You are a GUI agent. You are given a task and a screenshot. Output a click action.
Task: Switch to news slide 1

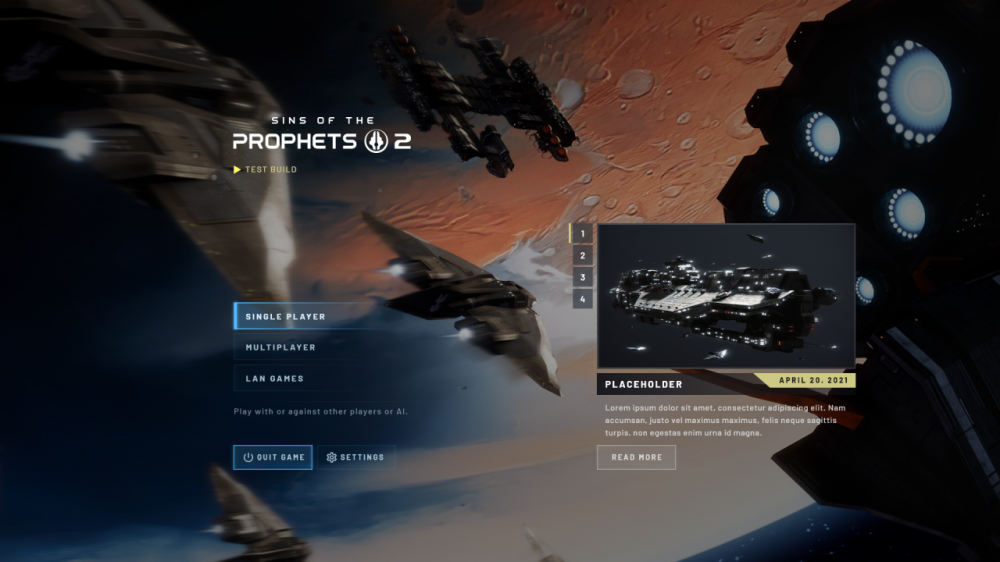click(582, 234)
